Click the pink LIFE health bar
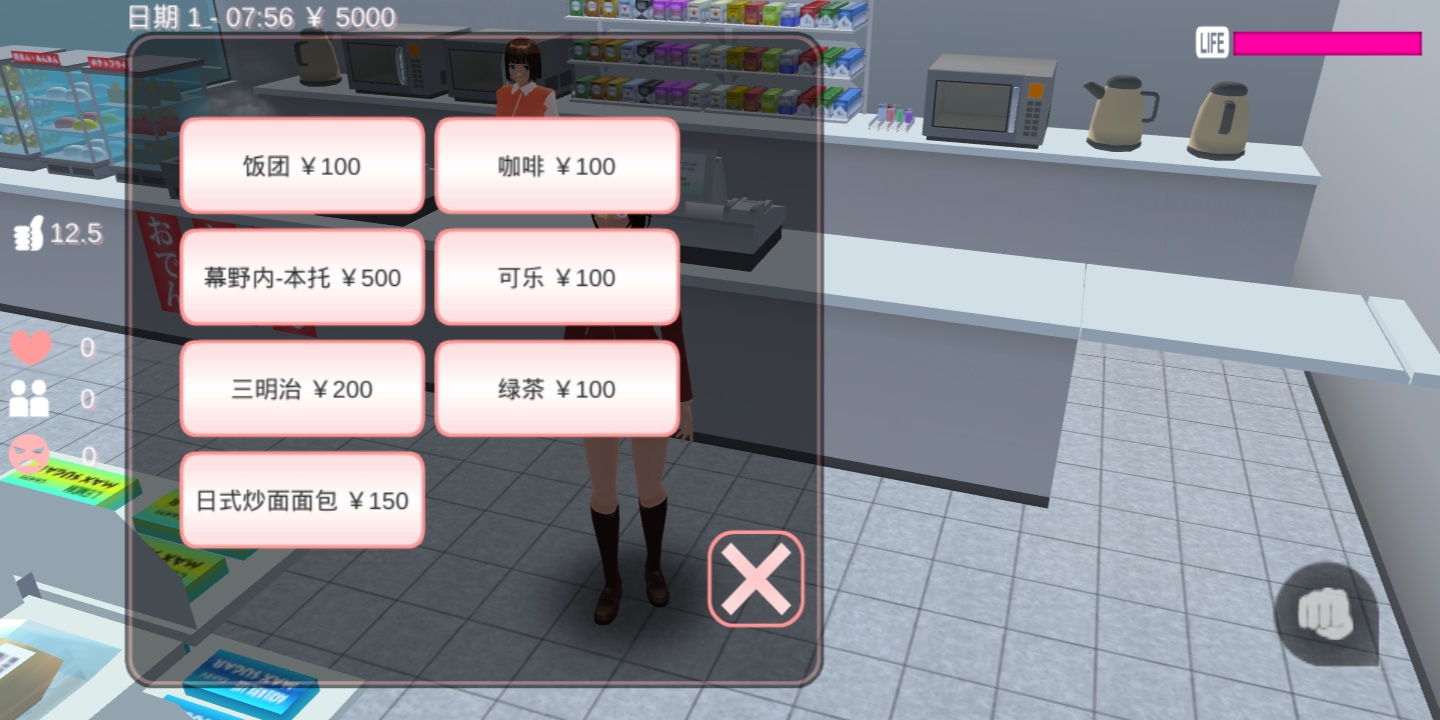The width and height of the screenshot is (1440, 720). (x=1327, y=43)
